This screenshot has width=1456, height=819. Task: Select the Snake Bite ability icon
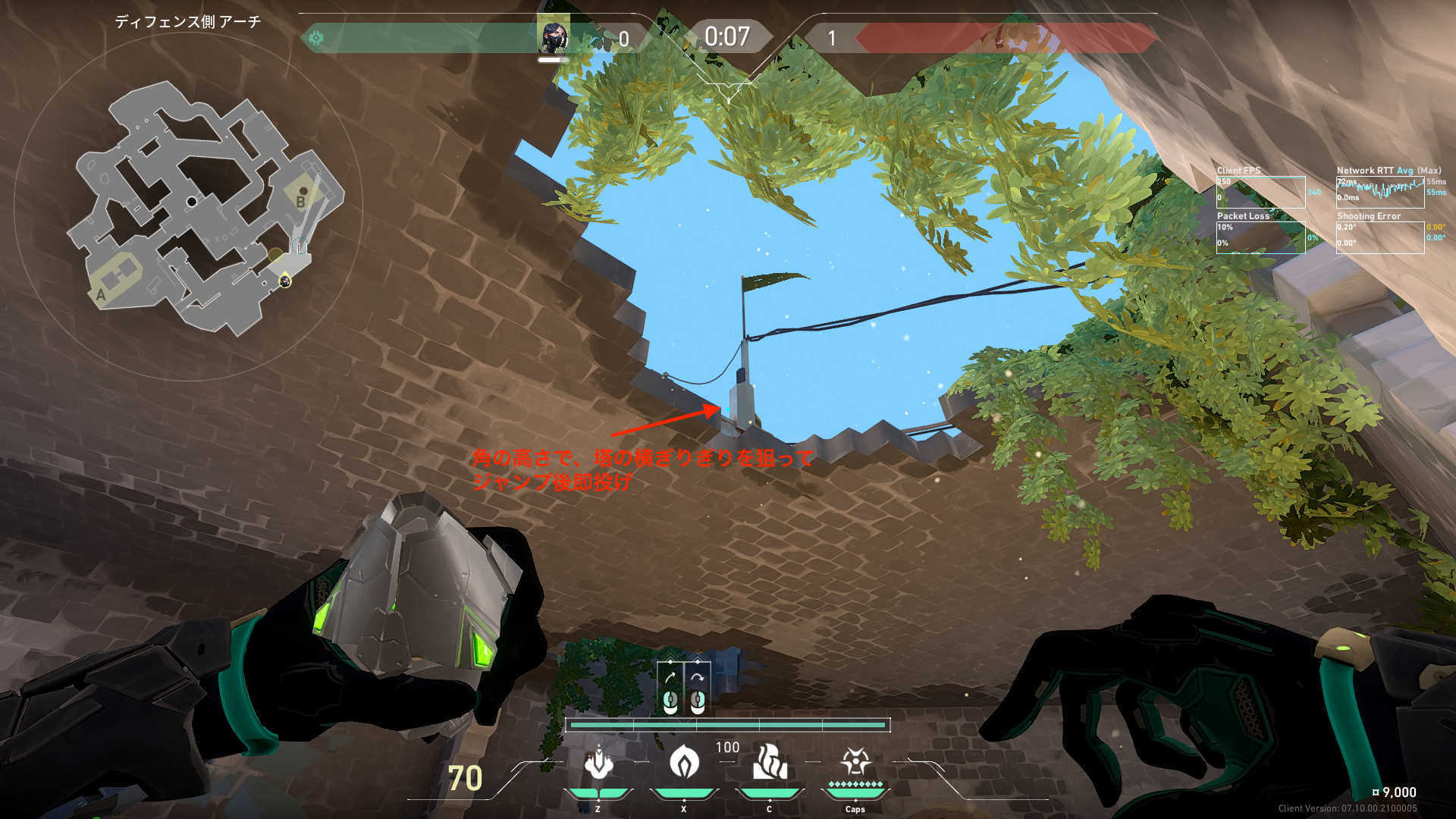coord(598,762)
